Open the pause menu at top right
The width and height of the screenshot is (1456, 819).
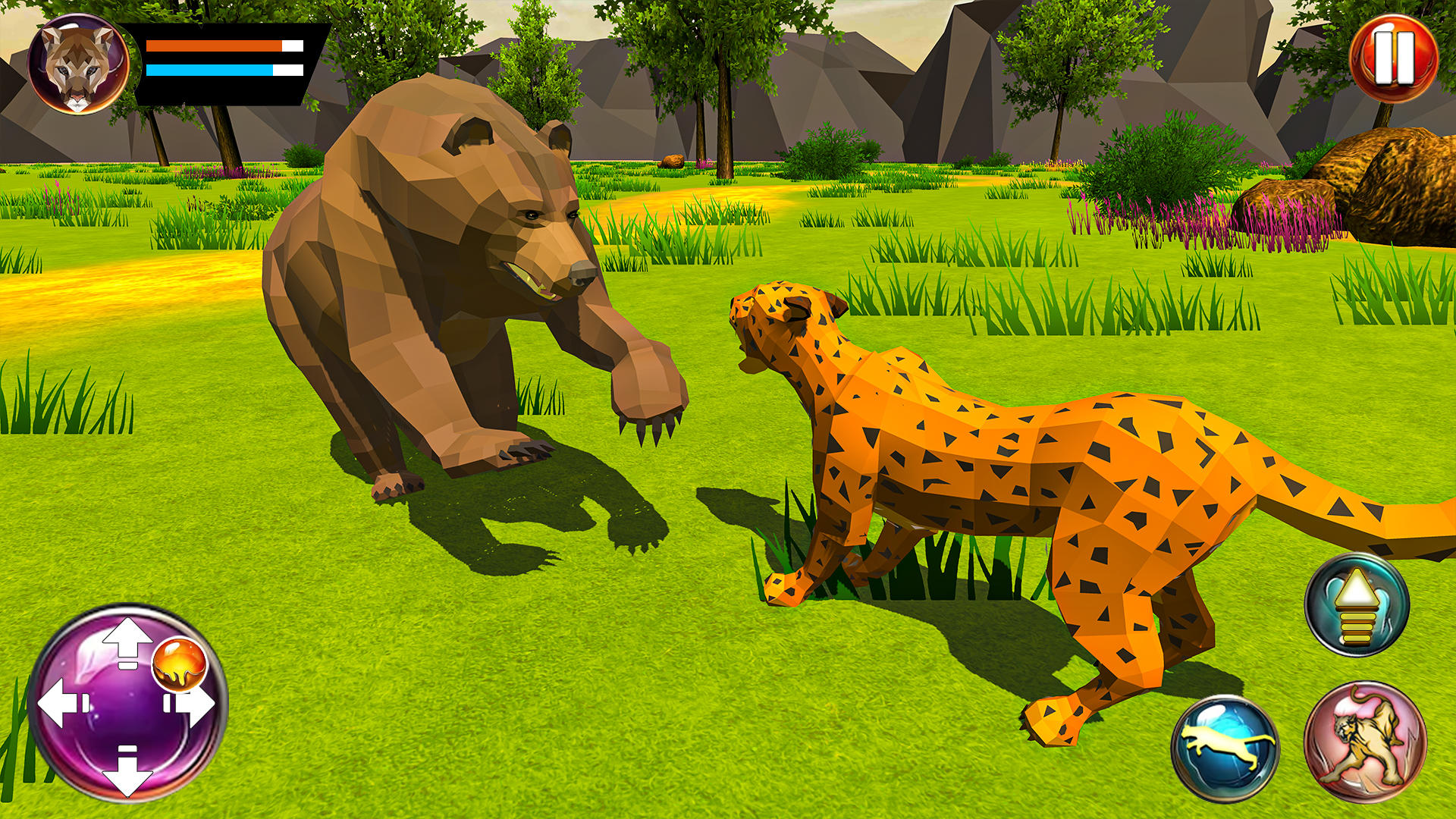pos(1394,57)
